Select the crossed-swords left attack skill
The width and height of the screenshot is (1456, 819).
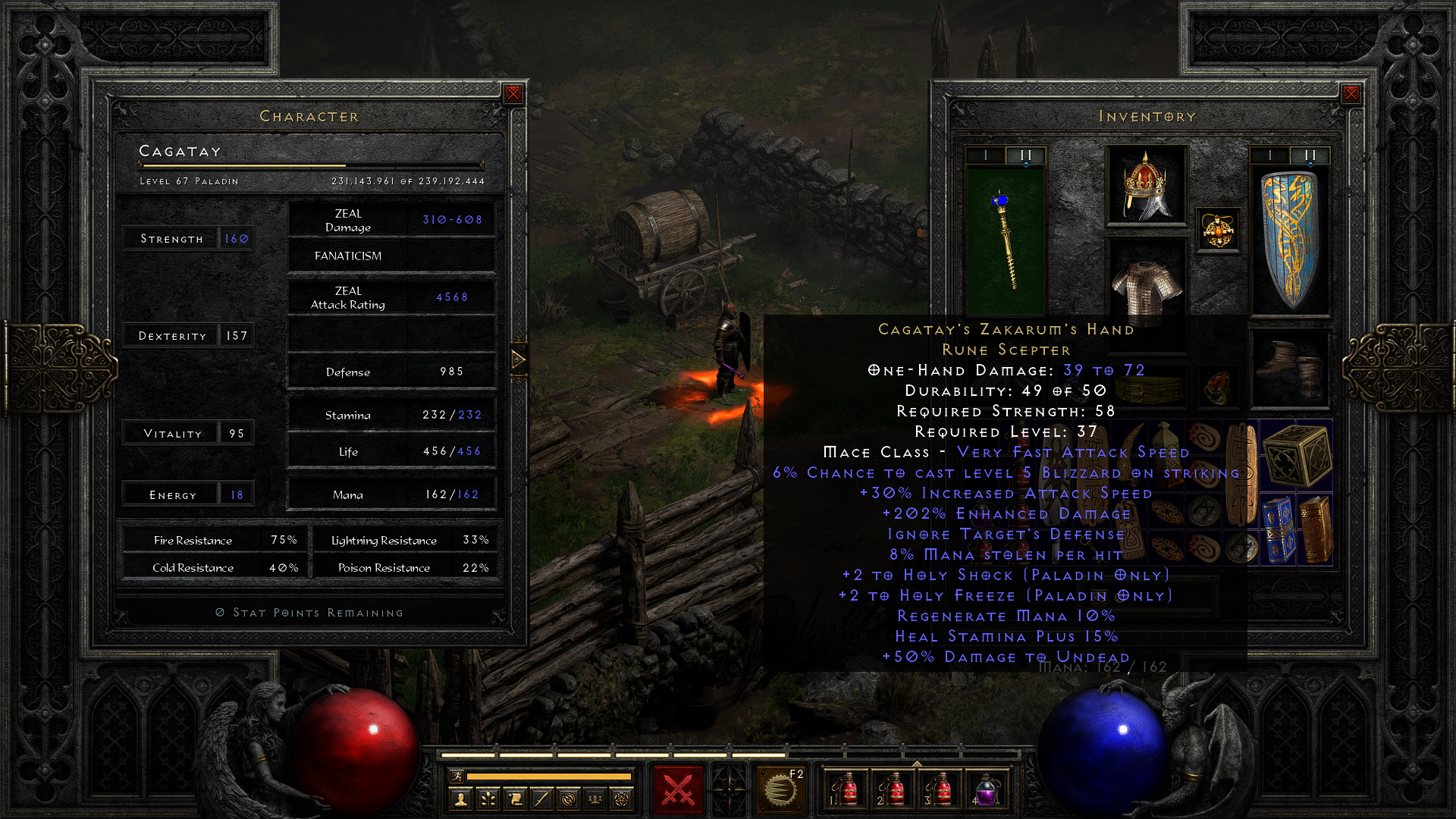677,789
